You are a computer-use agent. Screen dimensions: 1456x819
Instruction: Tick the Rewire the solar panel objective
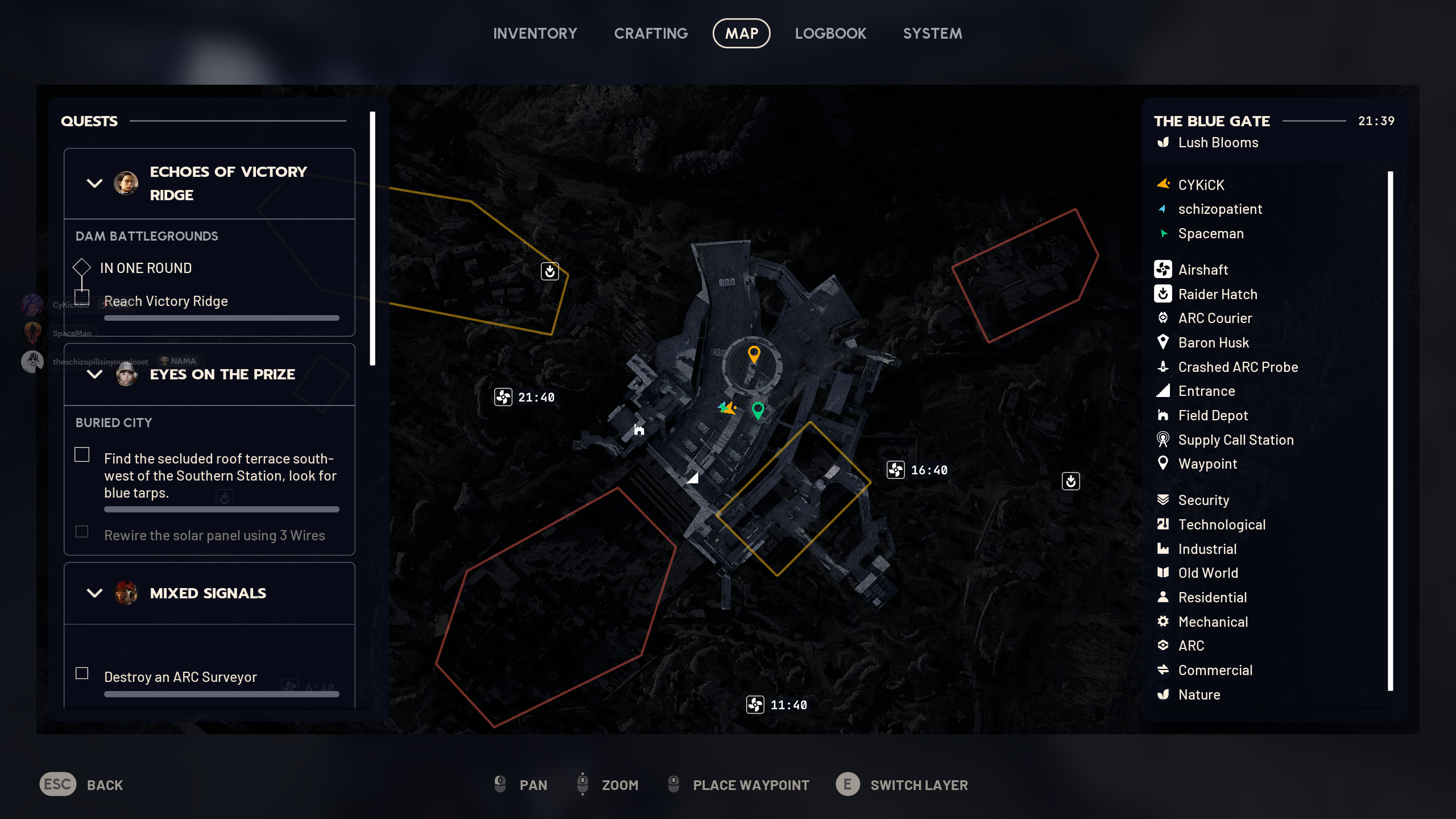click(82, 532)
